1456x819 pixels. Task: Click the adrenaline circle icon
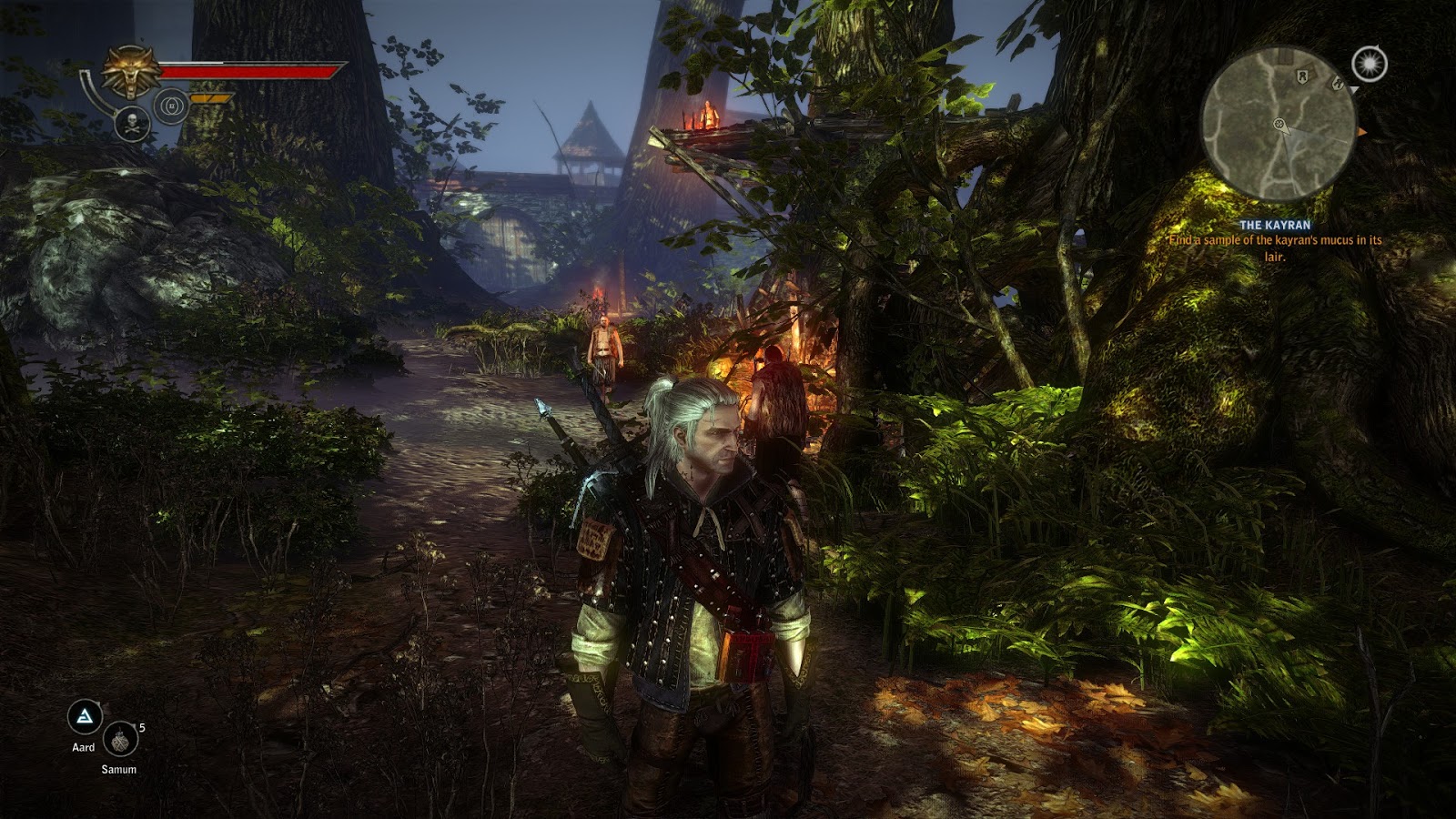click(x=171, y=106)
